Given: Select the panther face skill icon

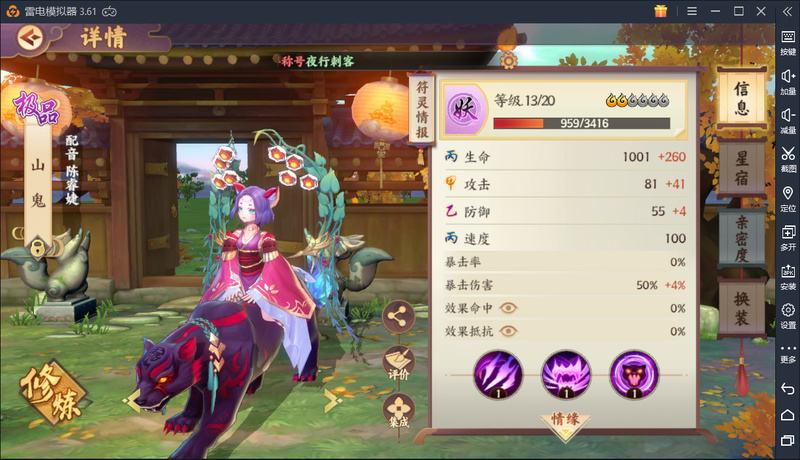Looking at the screenshot, I should pos(634,374).
